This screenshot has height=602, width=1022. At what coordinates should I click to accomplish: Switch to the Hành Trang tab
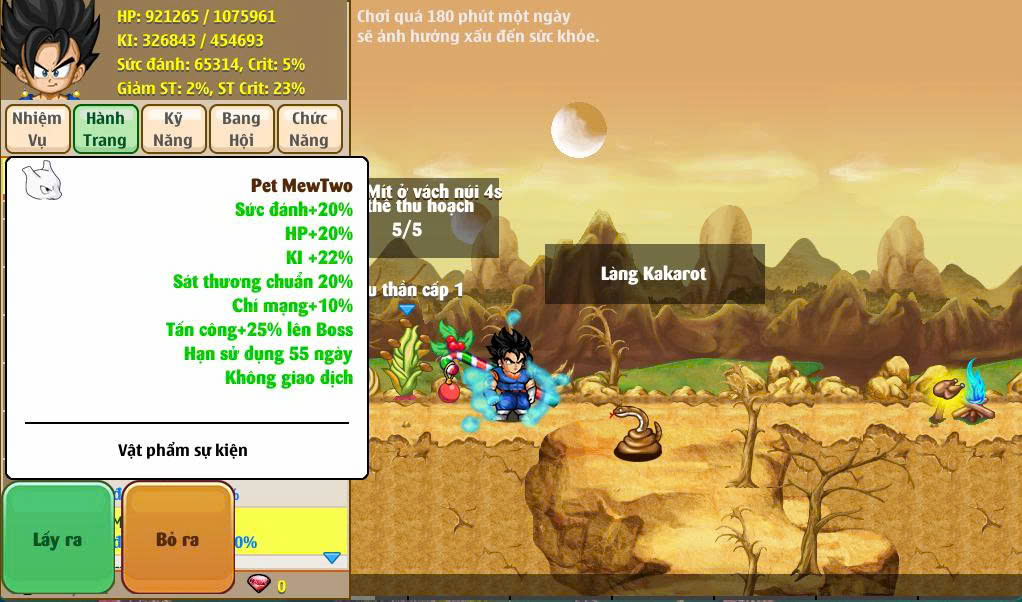(105, 129)
